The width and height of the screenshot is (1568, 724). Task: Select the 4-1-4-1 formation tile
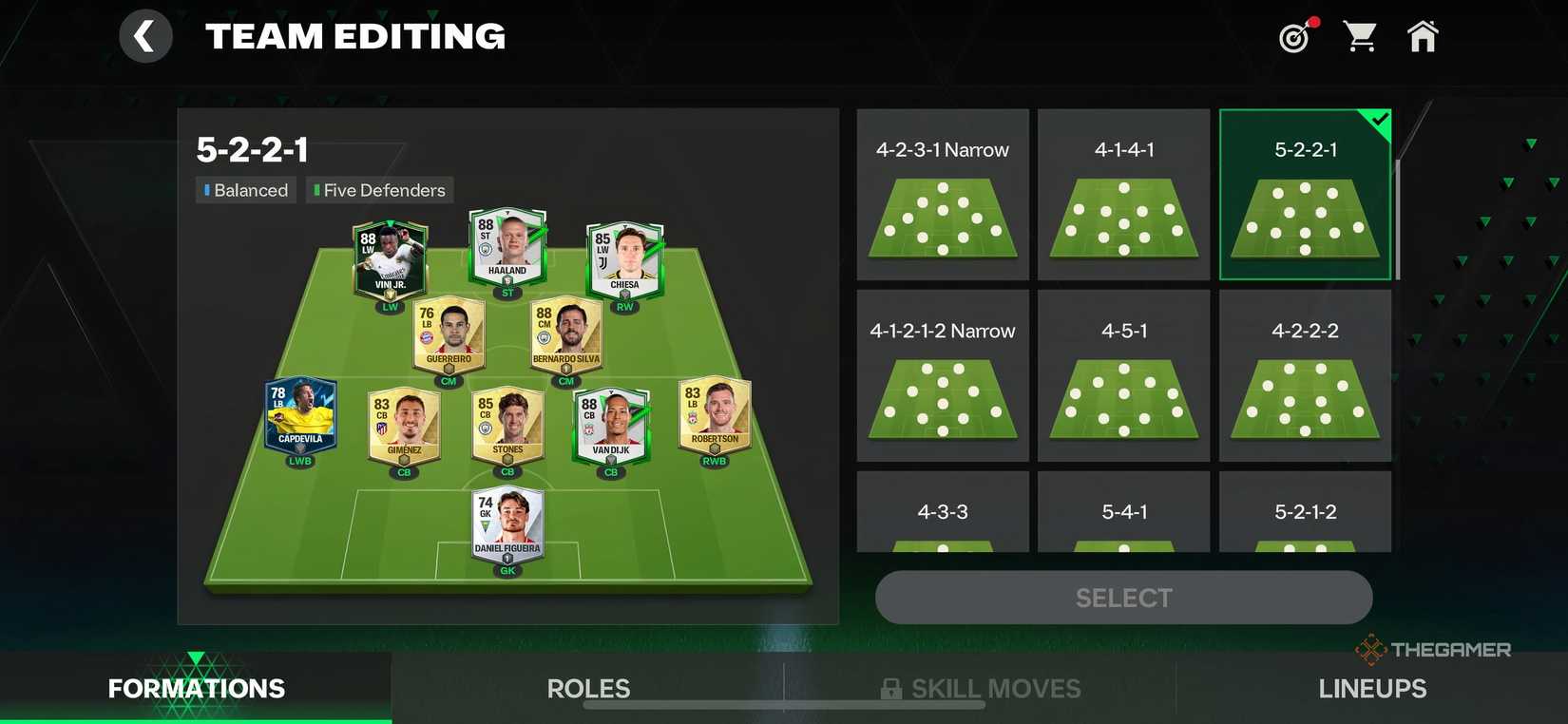(1123, 193)
